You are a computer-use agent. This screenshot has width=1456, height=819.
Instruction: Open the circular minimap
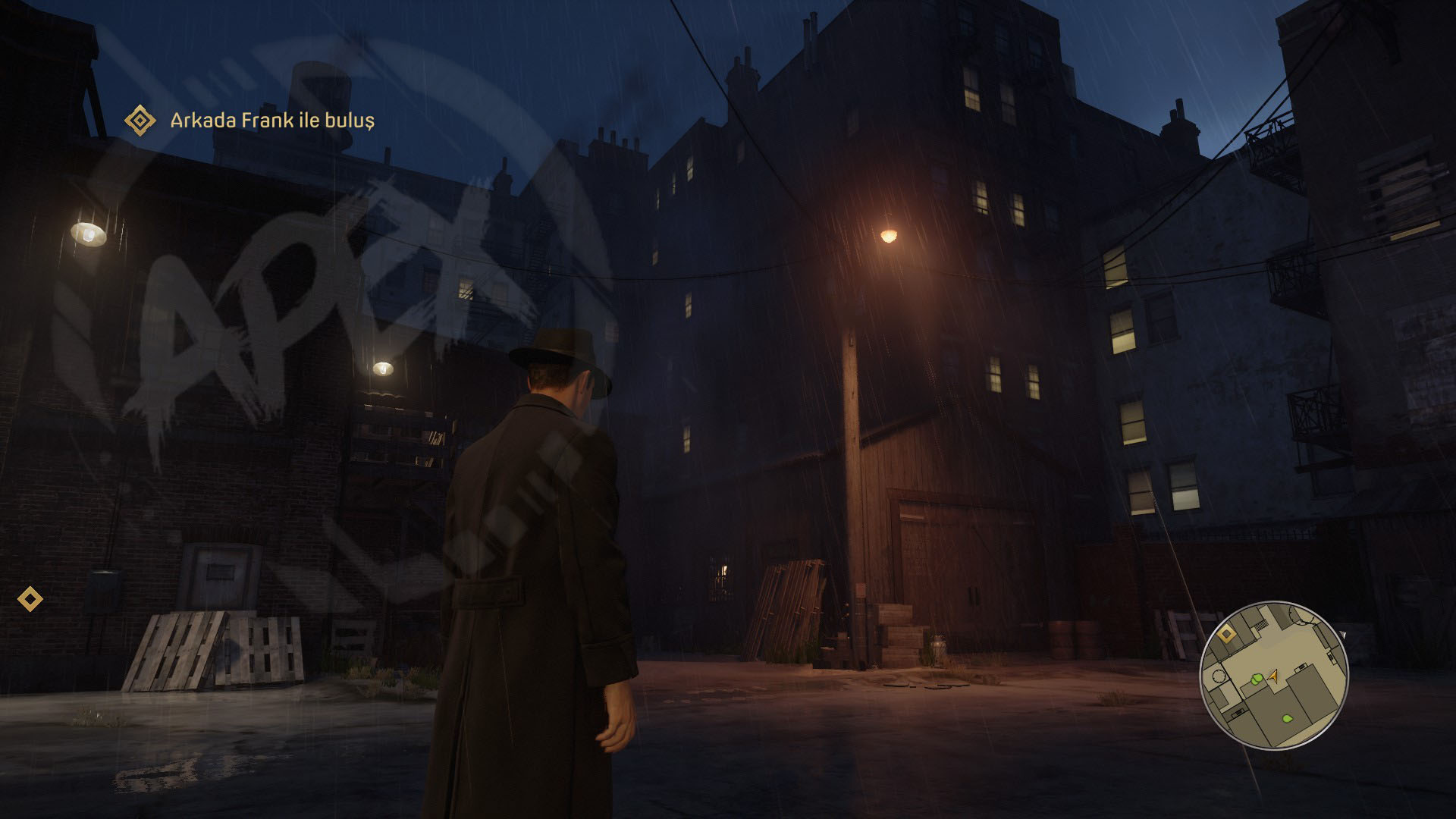tap(1273, 674)
